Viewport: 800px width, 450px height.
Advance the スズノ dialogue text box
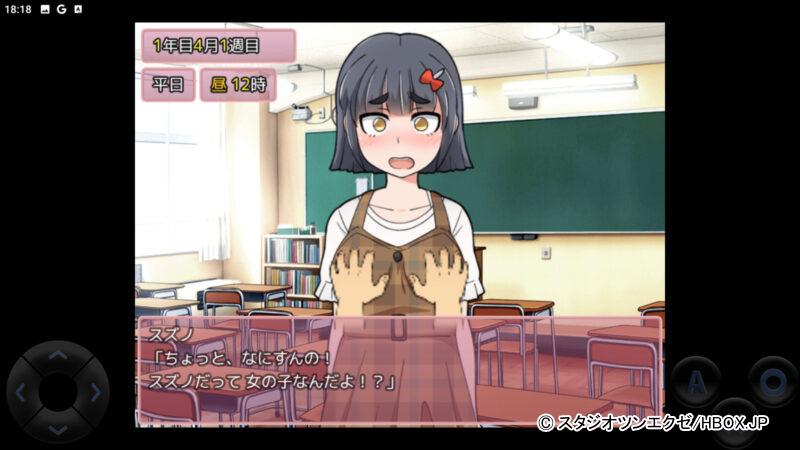(399, 370)
